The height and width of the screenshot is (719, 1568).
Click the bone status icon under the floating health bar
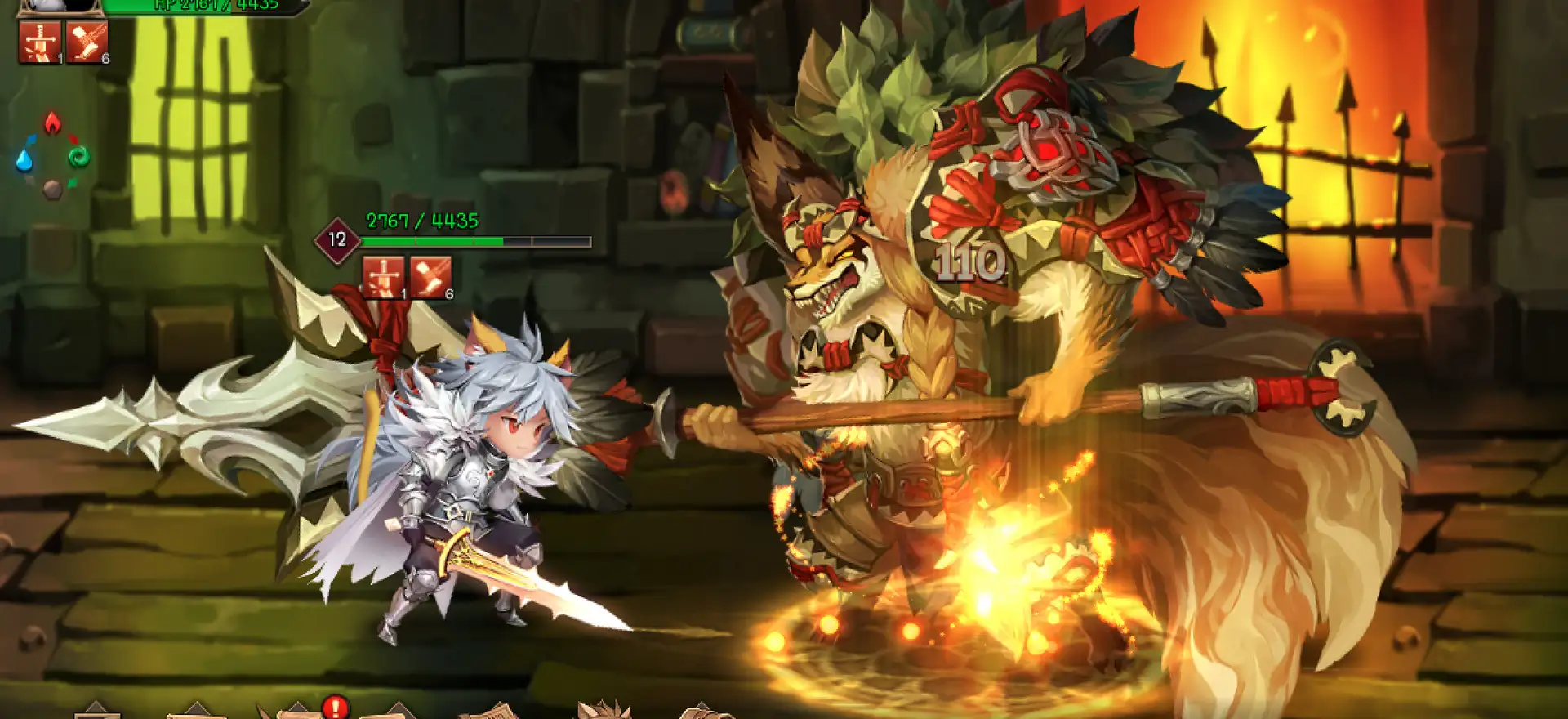click(430, 277)
